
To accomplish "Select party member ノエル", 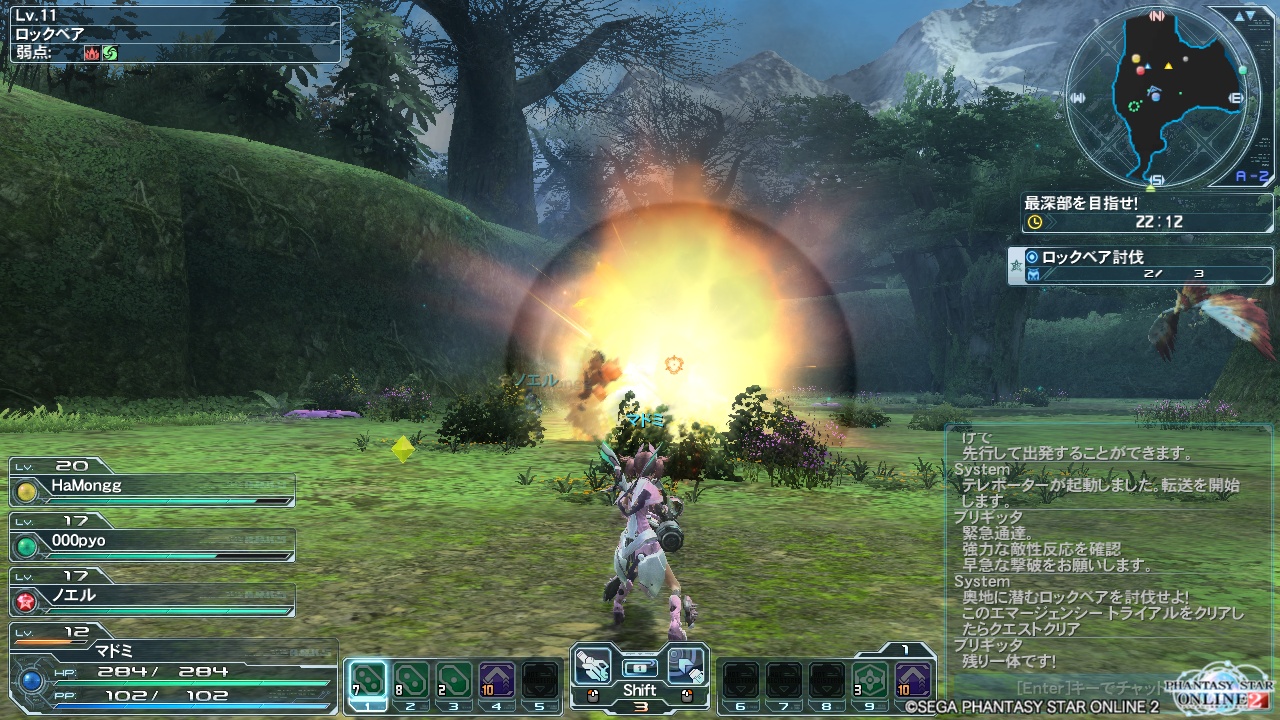I will [152, 599].
